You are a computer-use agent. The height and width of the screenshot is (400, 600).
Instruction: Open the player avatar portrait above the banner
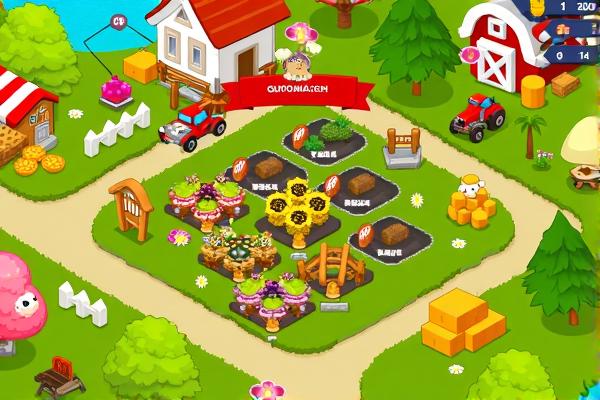(x=296, y=66)
